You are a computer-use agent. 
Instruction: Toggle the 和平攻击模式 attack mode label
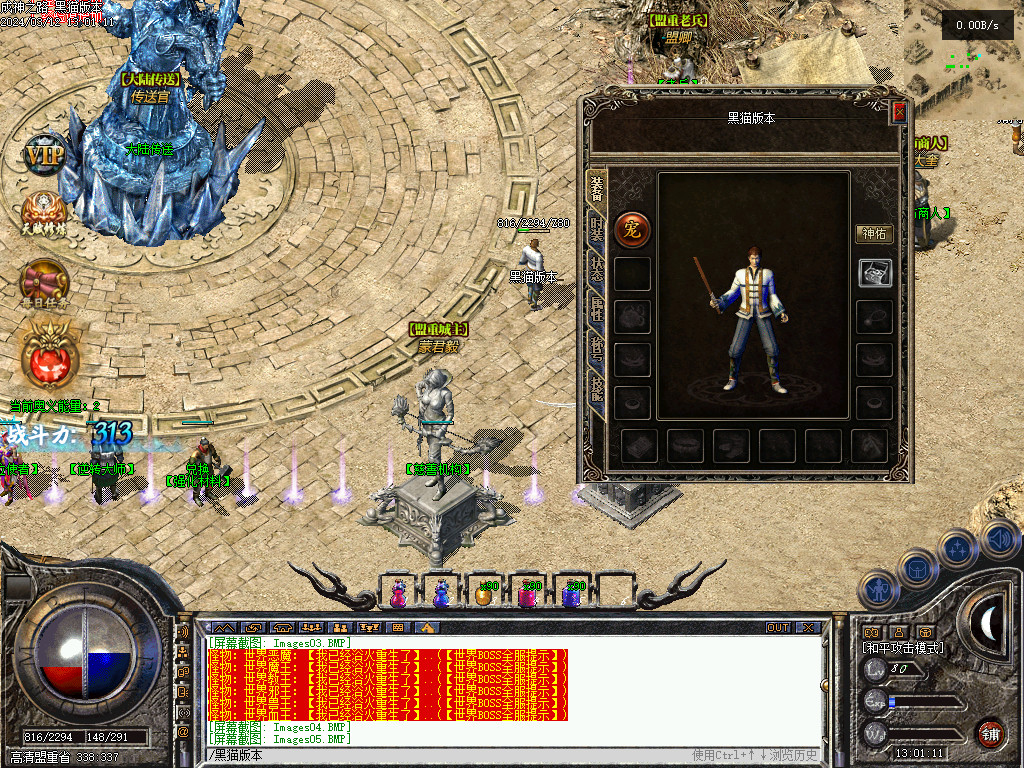[x=903, y=648]
